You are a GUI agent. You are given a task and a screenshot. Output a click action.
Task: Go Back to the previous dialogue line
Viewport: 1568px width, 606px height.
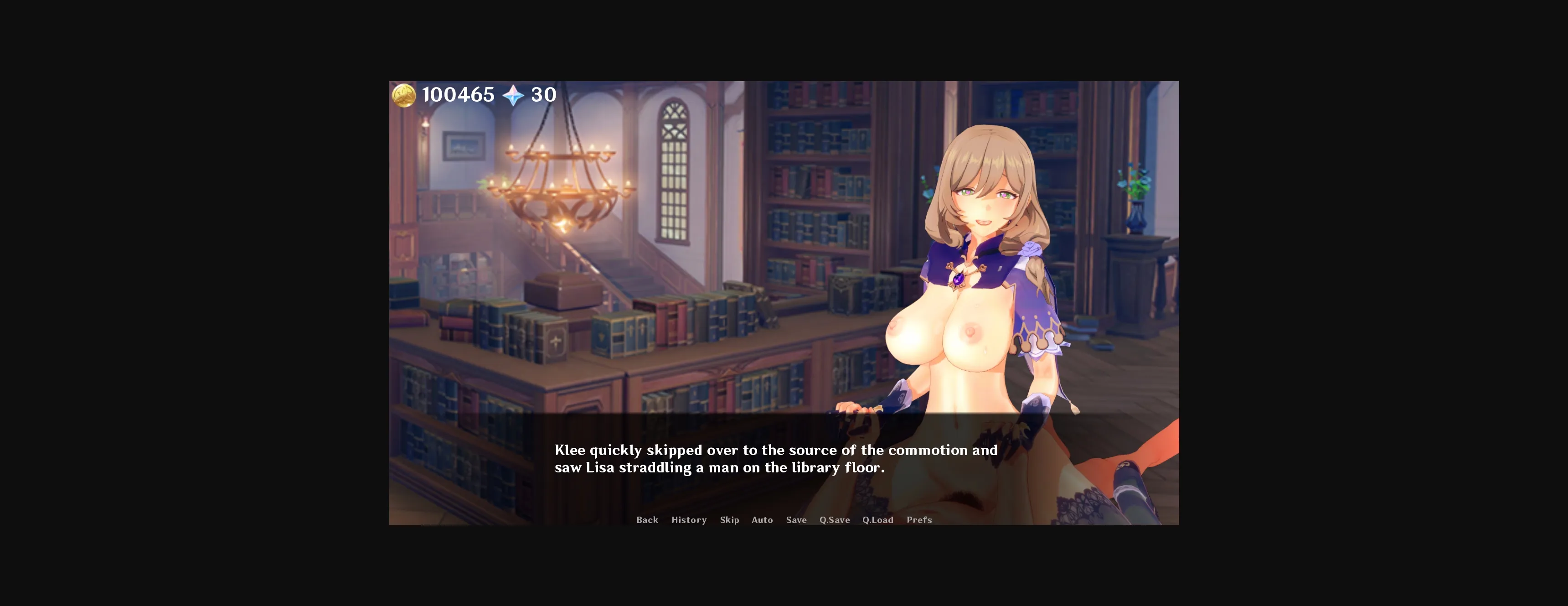[647, 520]
